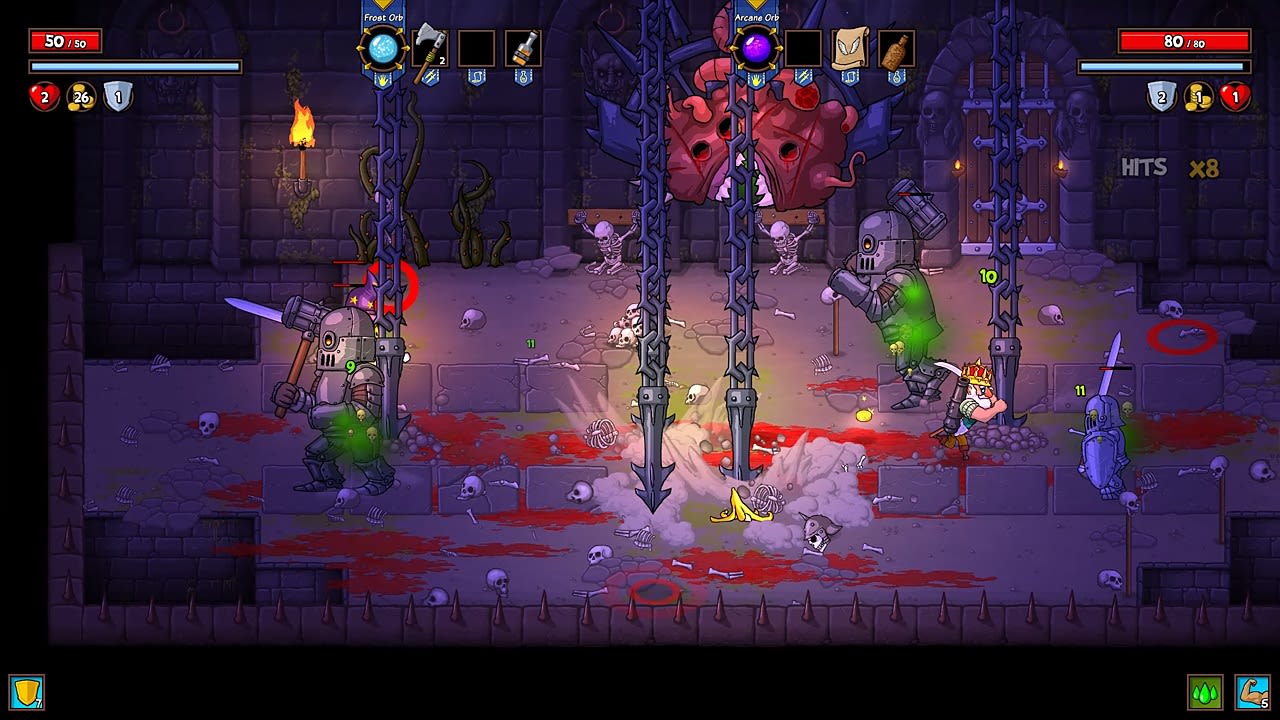Click the empty slot next to Arcane Orb
Screen dimensions: 1280x720
click(x=802, y=46)
